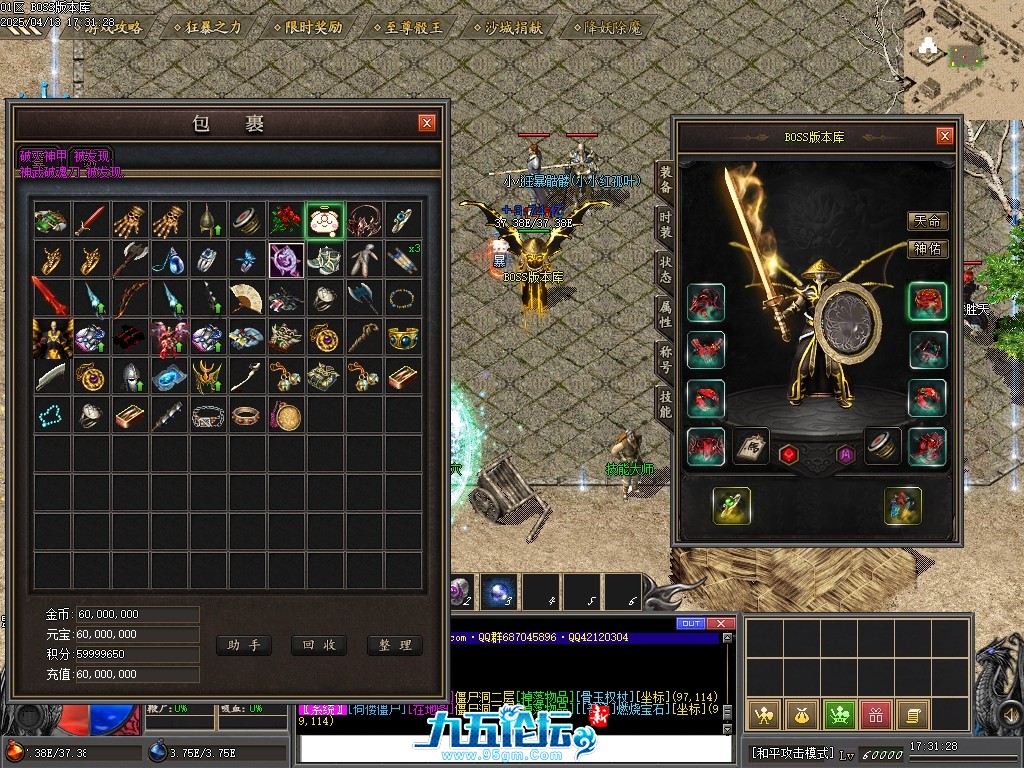Click the minimap in the corner

[x=962, y=55]
